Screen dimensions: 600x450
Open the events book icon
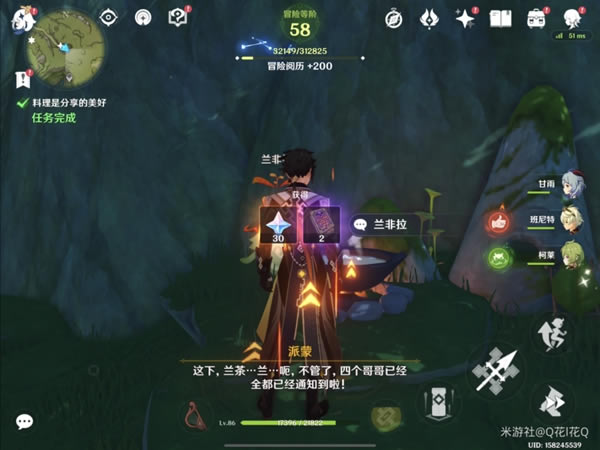click(x=500, y=17)
